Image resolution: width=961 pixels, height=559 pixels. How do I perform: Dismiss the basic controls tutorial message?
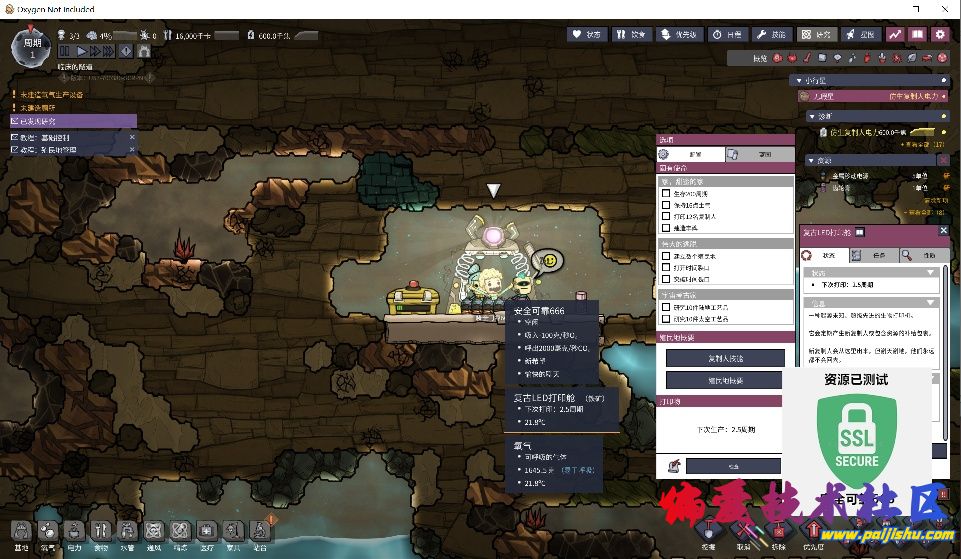coord(131,137)
